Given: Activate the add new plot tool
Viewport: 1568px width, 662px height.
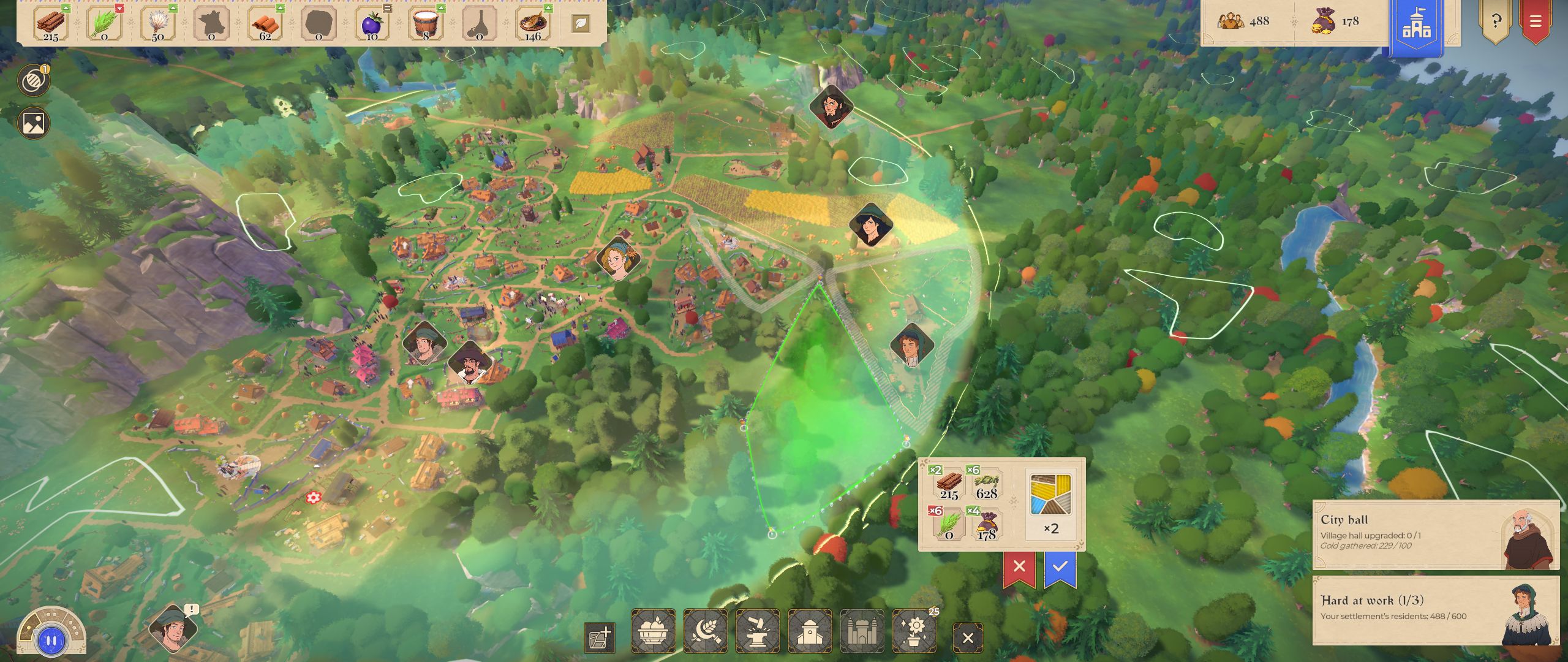Looking at the screenshot, I should click(x=600, y=638).
